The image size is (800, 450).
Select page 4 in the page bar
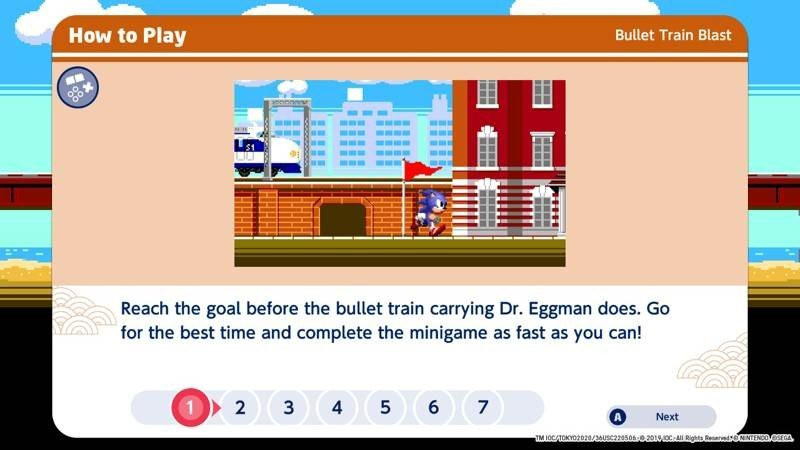(337, 407)
